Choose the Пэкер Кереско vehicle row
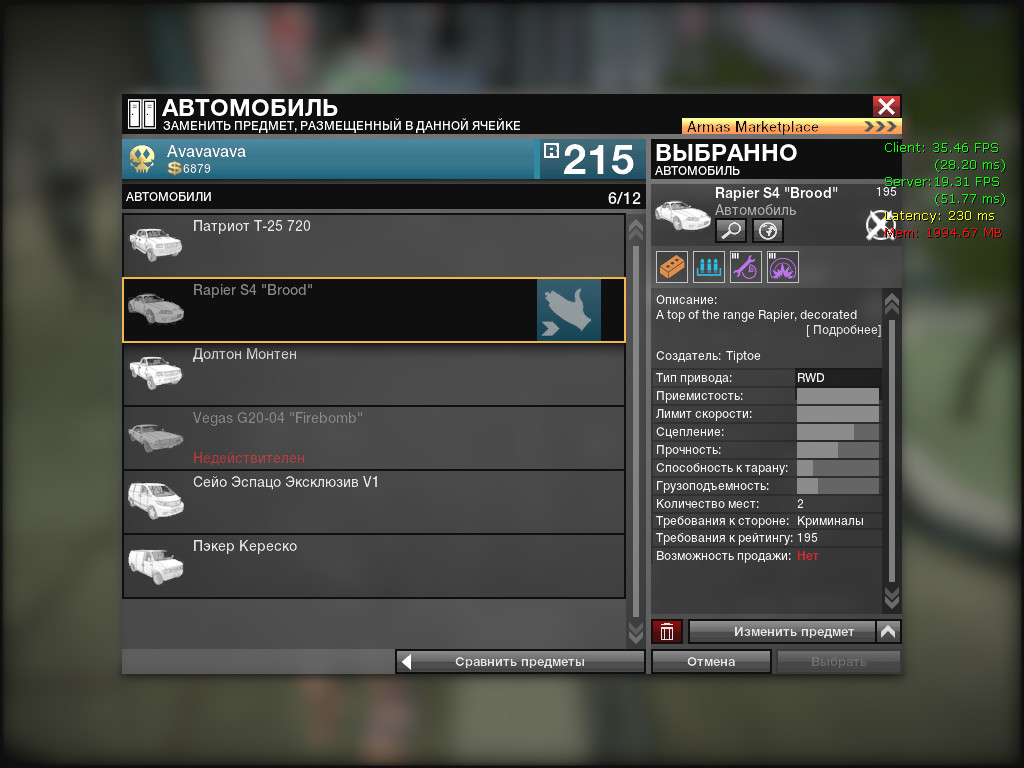 [x=373, y=566]
